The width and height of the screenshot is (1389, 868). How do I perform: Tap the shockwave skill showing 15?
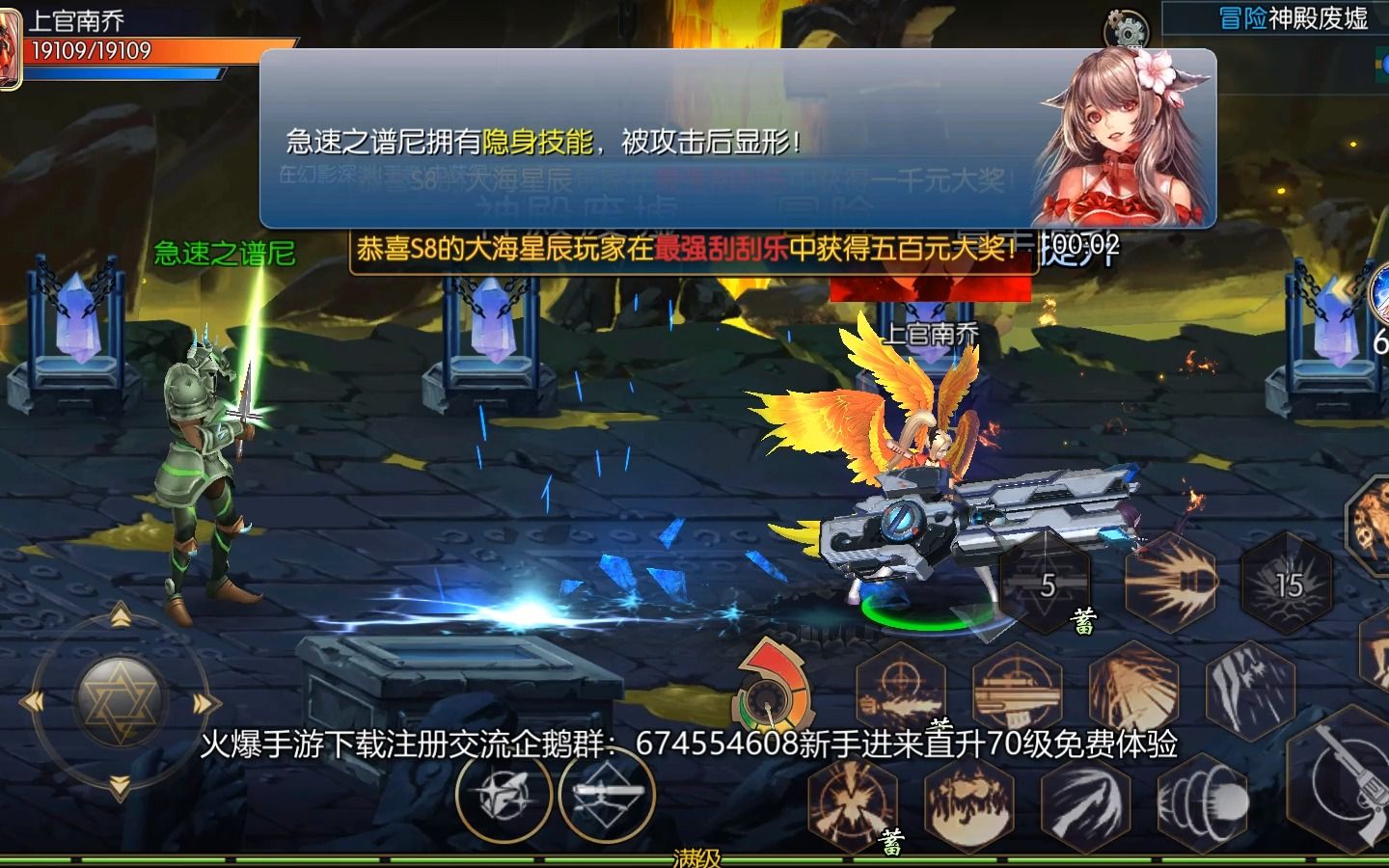pyautogui.click(x=1289, y=584)
